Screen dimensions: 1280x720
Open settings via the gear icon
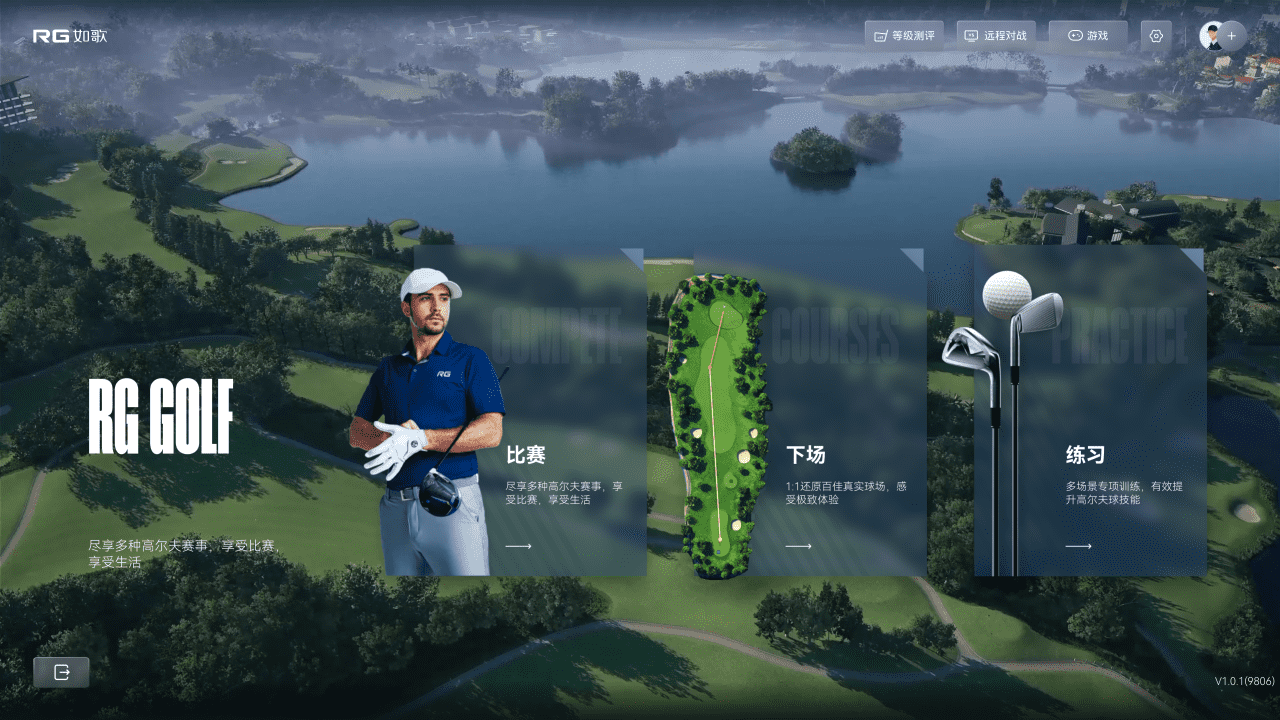(x=1156, y=36)
